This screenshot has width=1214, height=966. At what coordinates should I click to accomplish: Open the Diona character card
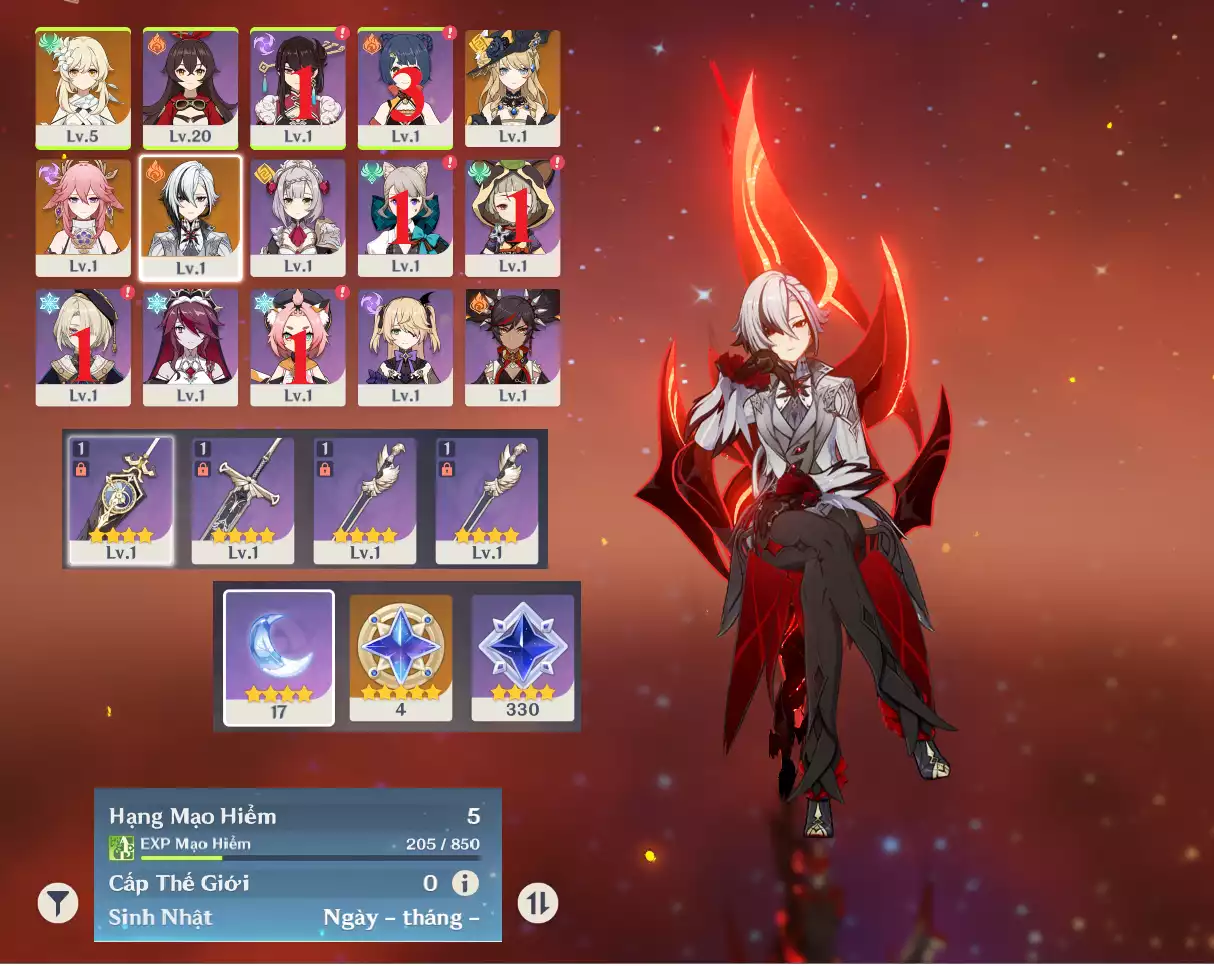pos(298,346)
